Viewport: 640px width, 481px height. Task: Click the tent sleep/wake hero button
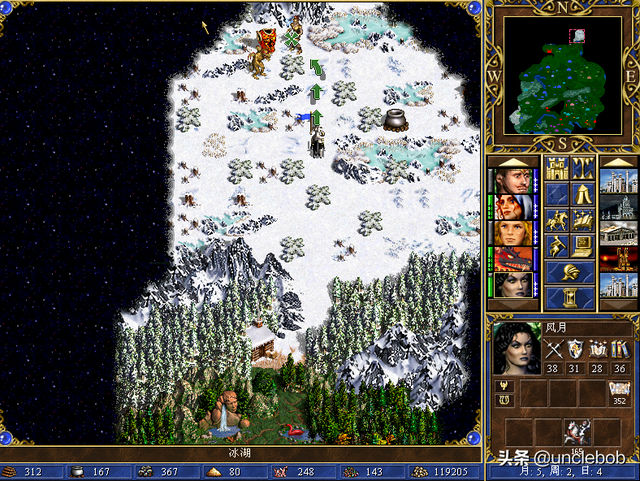pos(583,193)
